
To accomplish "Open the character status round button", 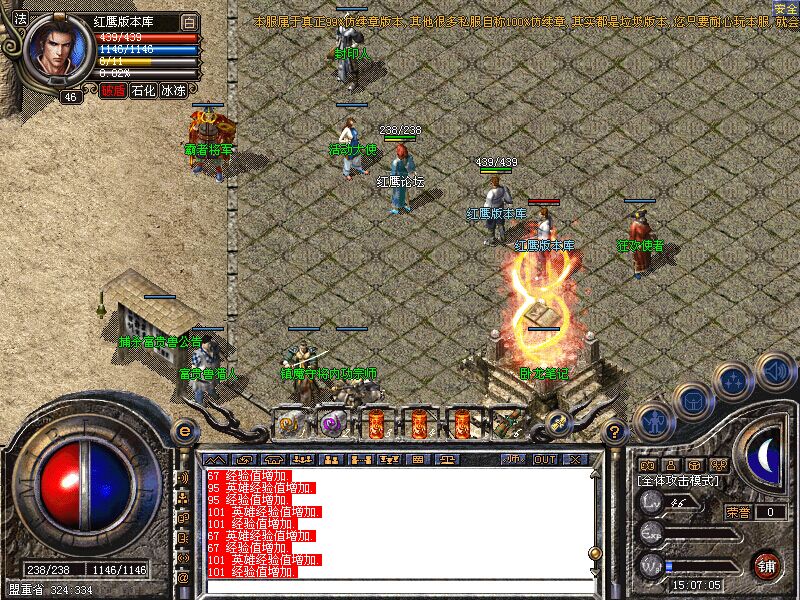I will [653, 421].
